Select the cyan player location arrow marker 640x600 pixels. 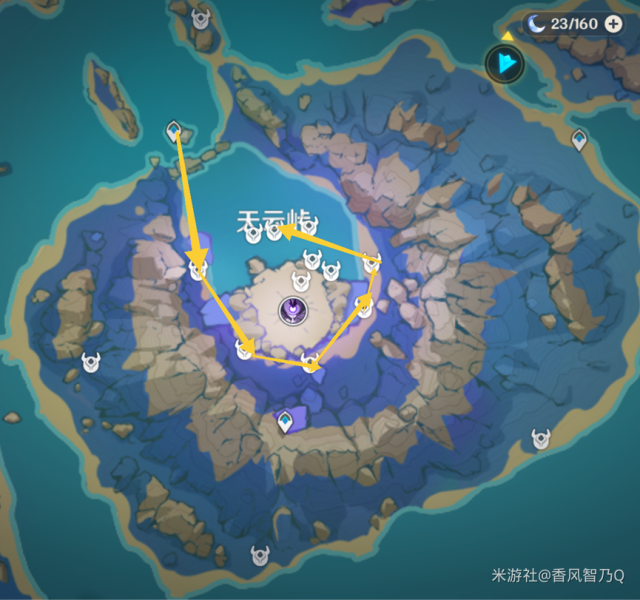(x=504, y=64)
